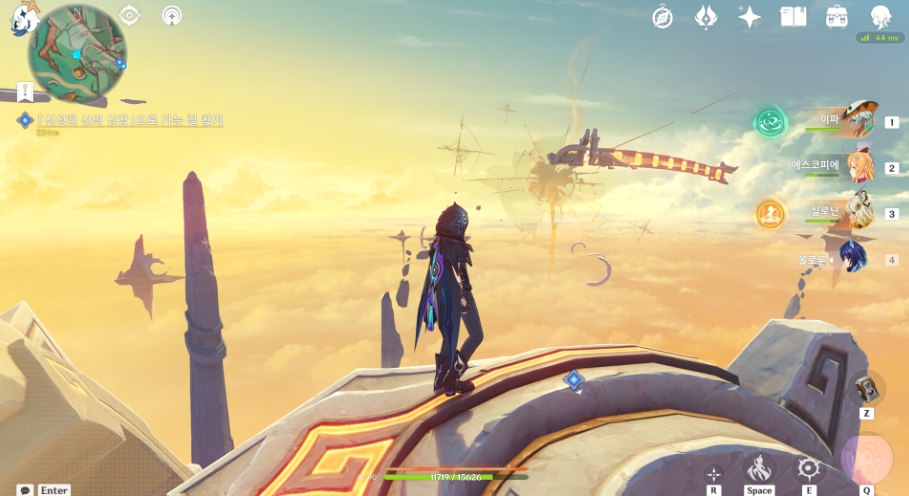909x496 pixels.
Task: Select the tracked quest objective text
Action: click(130, 120)
